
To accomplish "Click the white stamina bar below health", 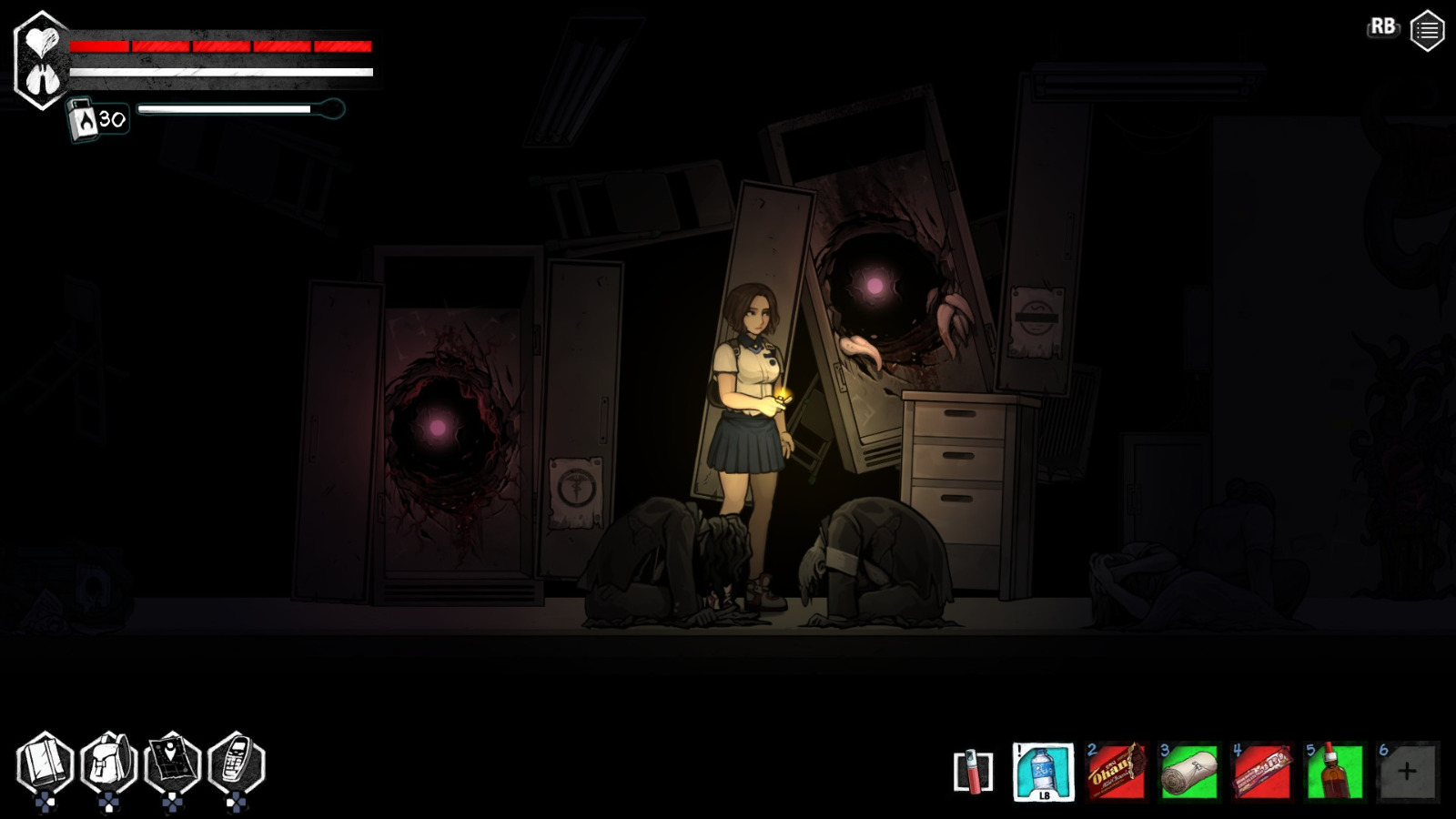I will [x=218, y=73].
